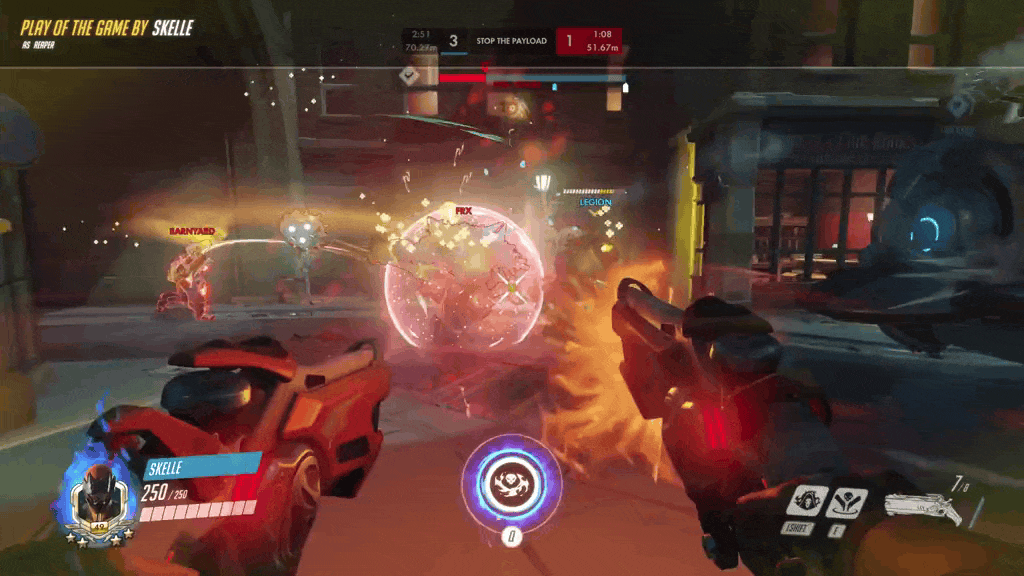The height and width of the screenshot is (576, 1024).
Task: Click the checkpoint diamond icon on payload track
Action: pos(409,75)
